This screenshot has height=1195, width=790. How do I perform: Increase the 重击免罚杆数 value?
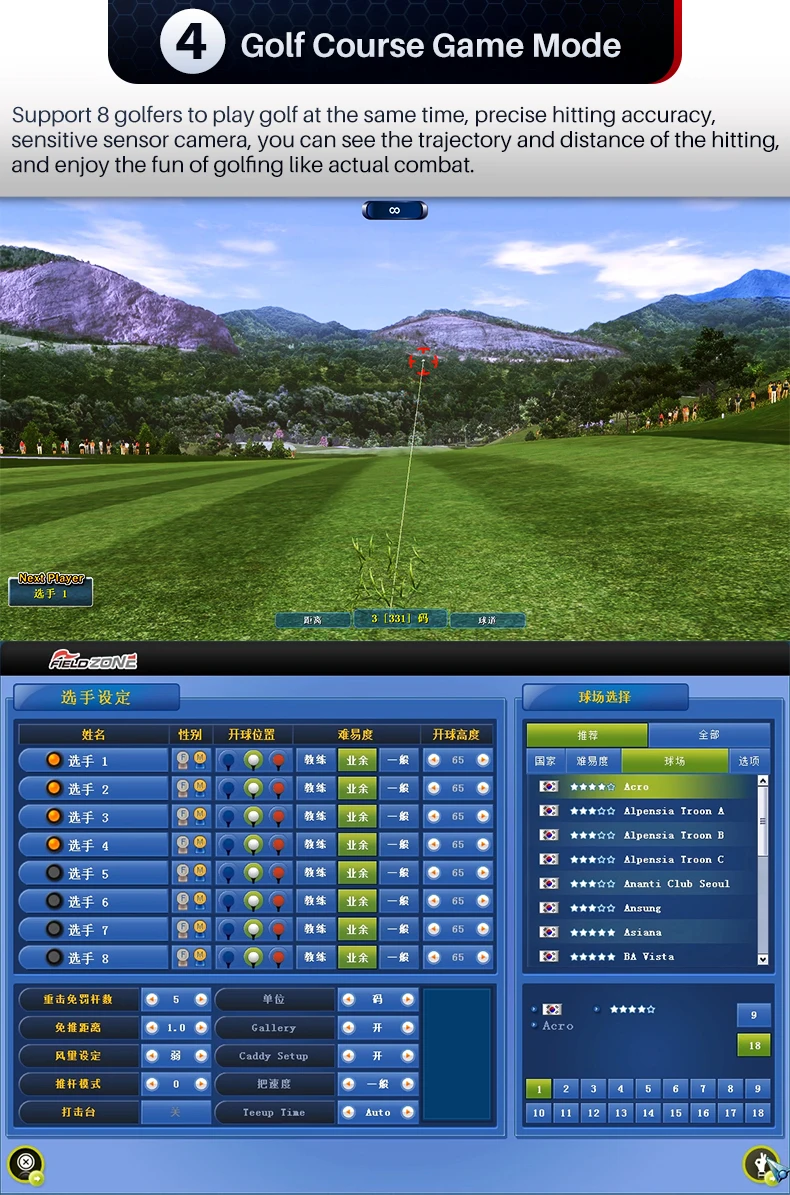coord(201,999)
